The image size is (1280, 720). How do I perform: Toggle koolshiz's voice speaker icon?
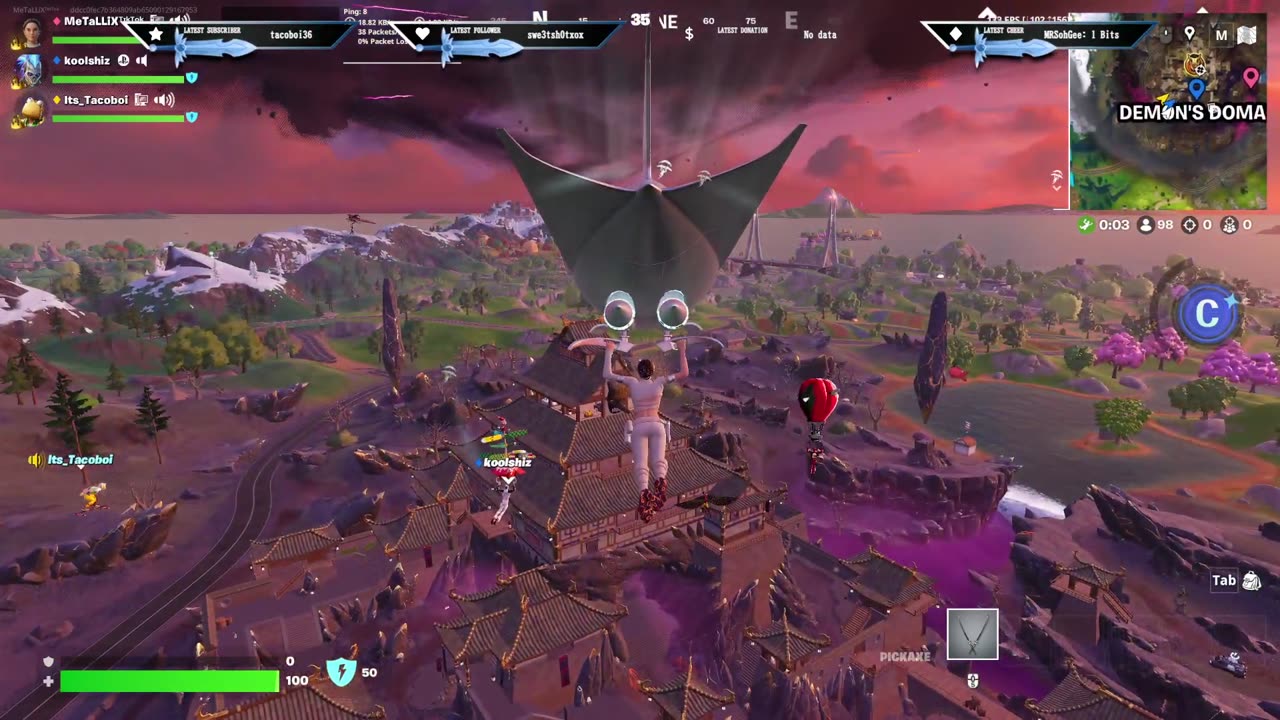coord(142,61)
